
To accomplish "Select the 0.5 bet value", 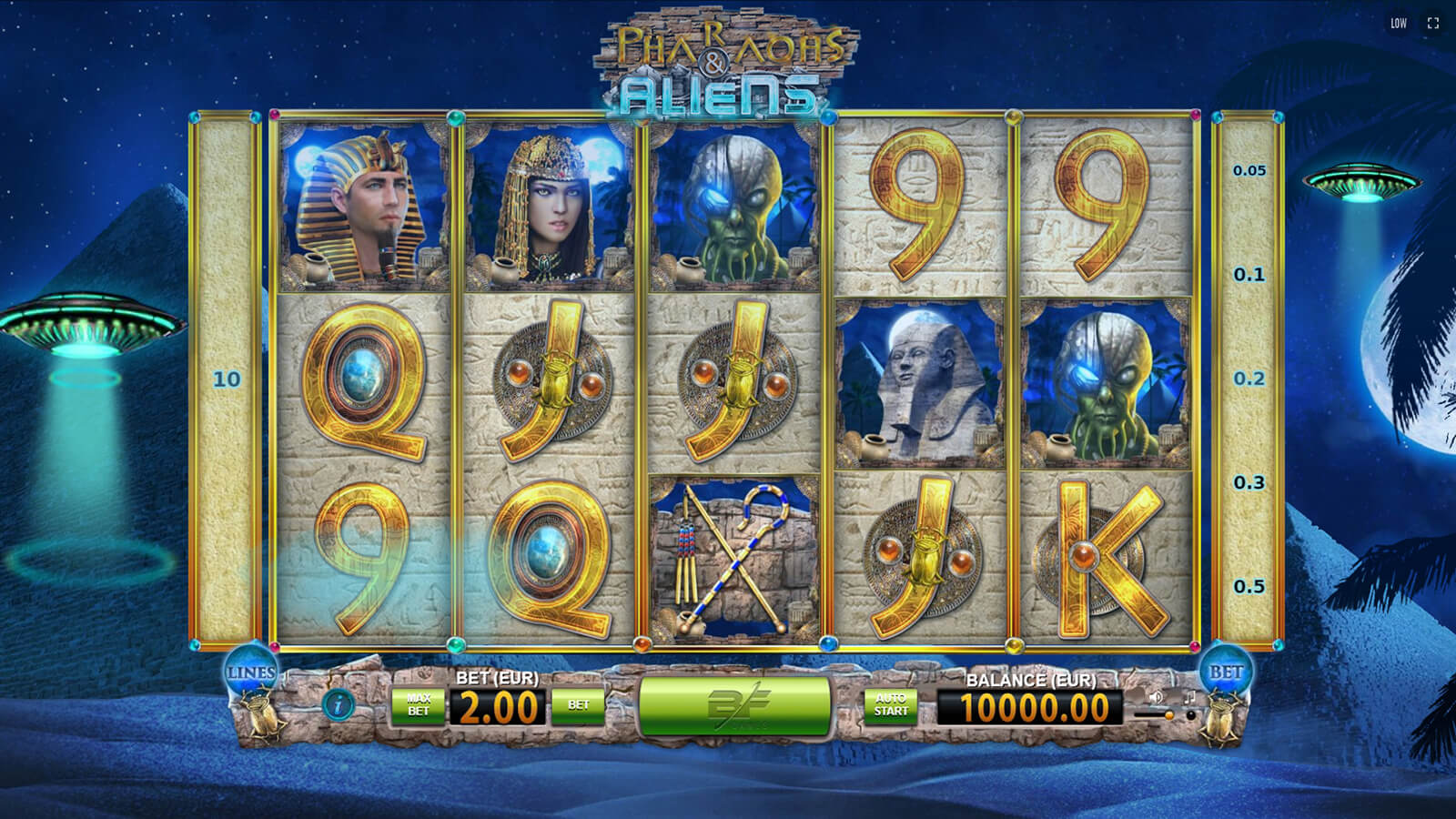I will [1249, 587].
